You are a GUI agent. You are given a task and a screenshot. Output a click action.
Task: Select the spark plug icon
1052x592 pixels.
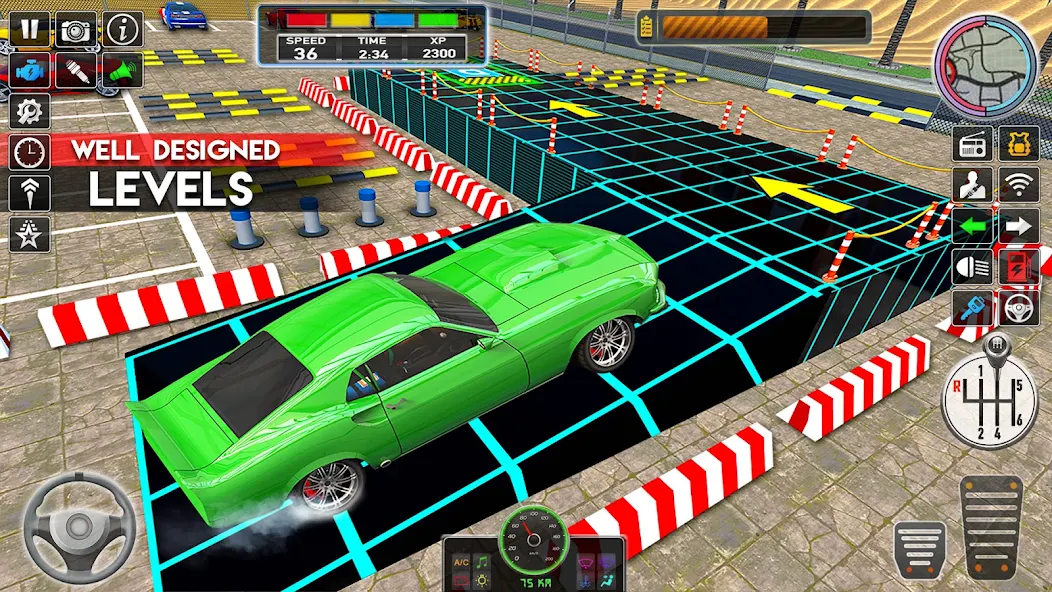click(x=76, y=70)
